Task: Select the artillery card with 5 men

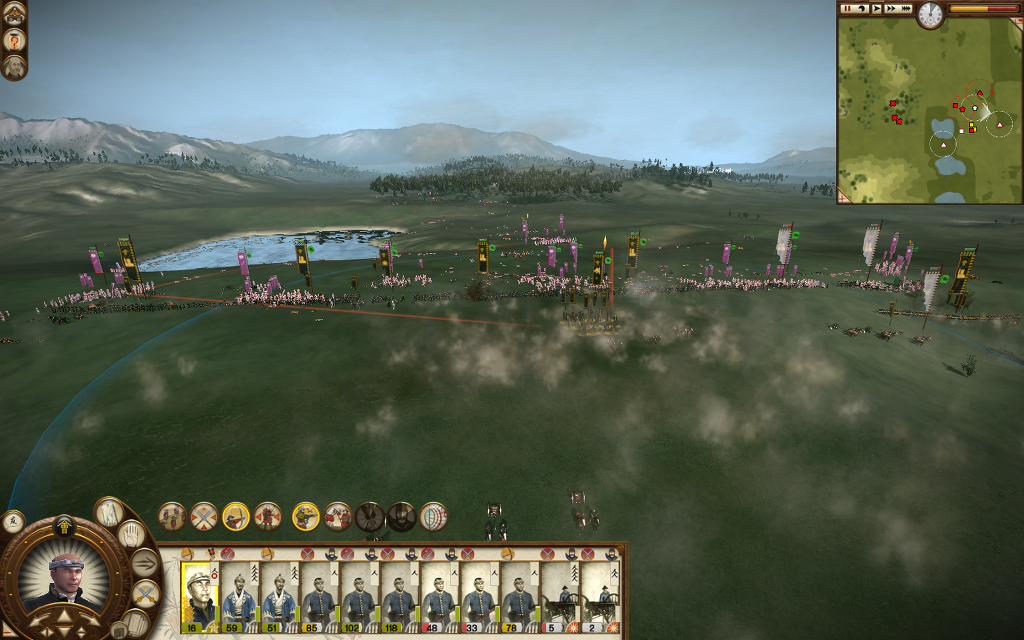Action: (559, 595)
